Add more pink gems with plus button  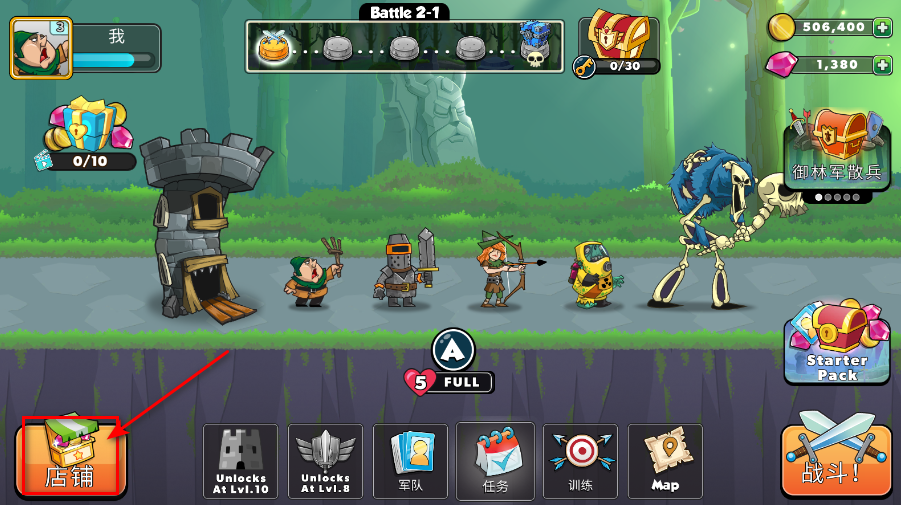tap(882, 65)
